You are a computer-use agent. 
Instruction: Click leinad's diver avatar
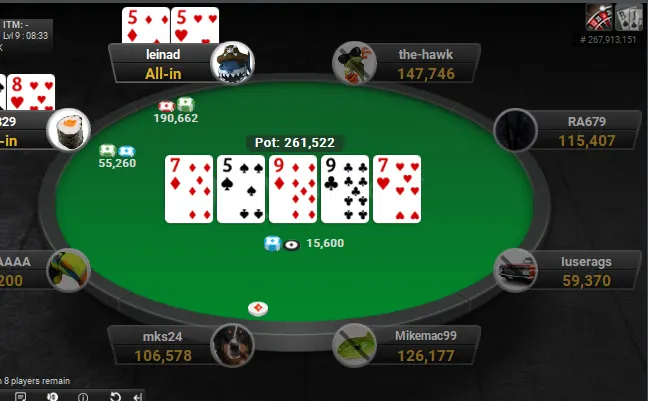point(232,62)
